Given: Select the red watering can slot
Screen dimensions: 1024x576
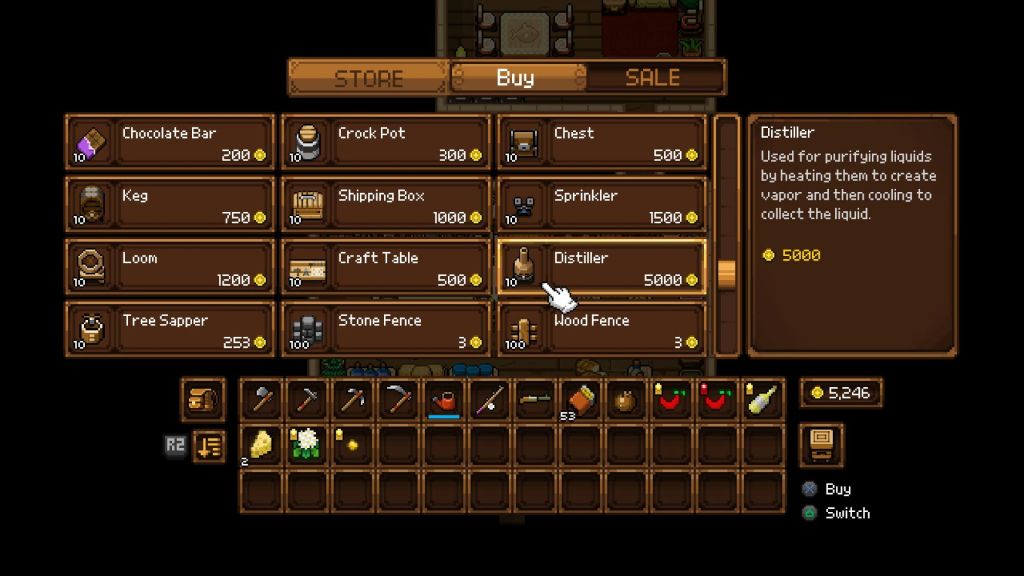Looking at the screenshot, I should pyautogui.click(x=444, y=400).
